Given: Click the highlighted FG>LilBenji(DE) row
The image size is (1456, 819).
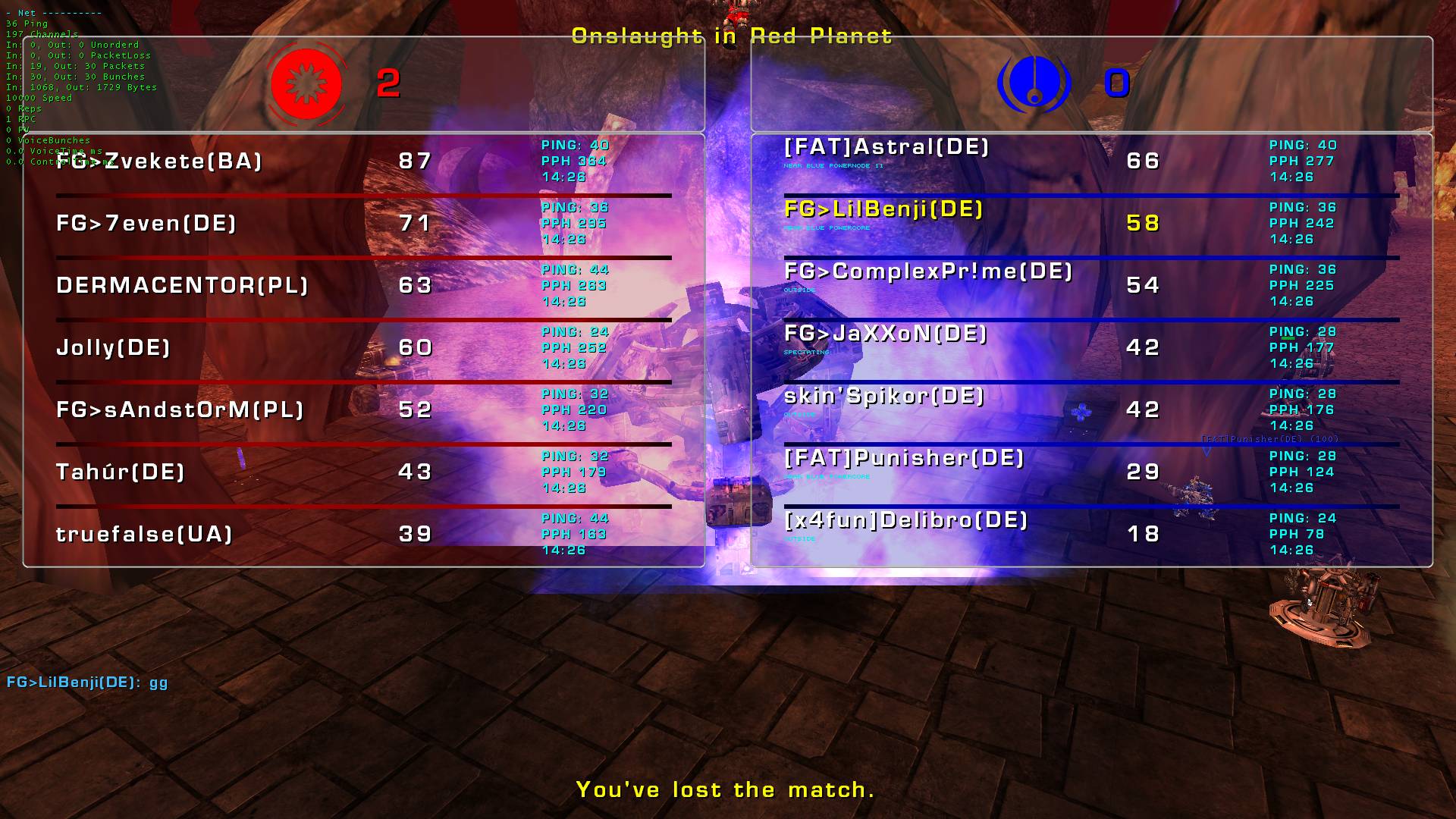Looking at the screenshot, I should click(x=883, y=209).
